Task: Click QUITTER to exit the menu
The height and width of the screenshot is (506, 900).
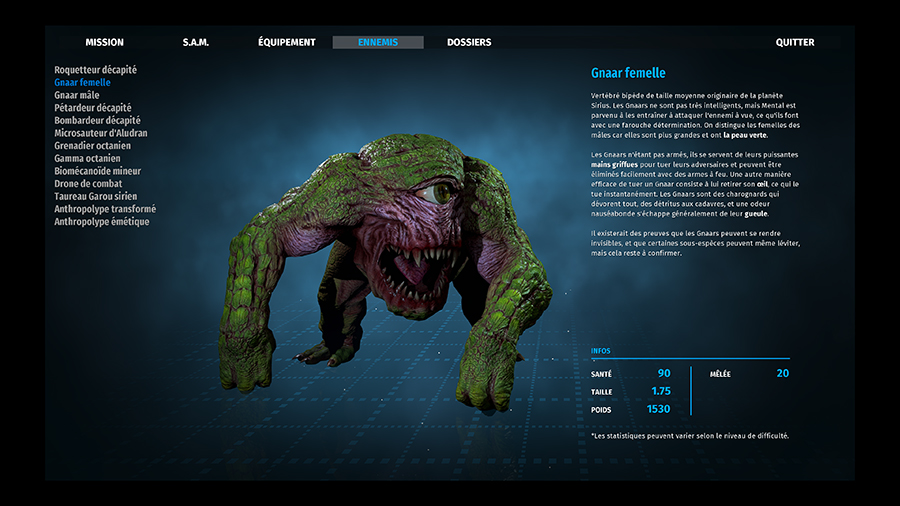Action: tap(795, 43)
